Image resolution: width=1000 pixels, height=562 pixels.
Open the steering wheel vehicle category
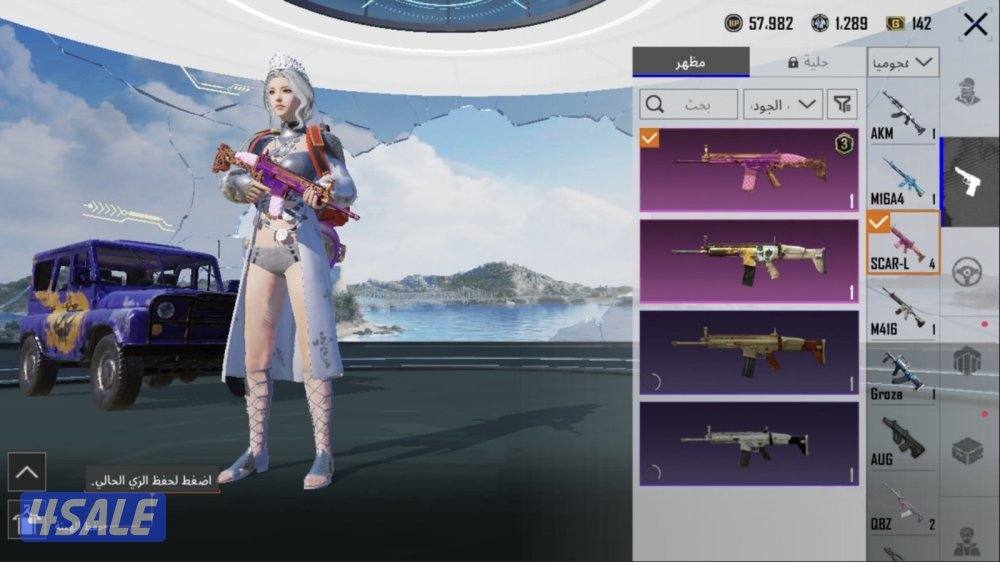[968, 272]
